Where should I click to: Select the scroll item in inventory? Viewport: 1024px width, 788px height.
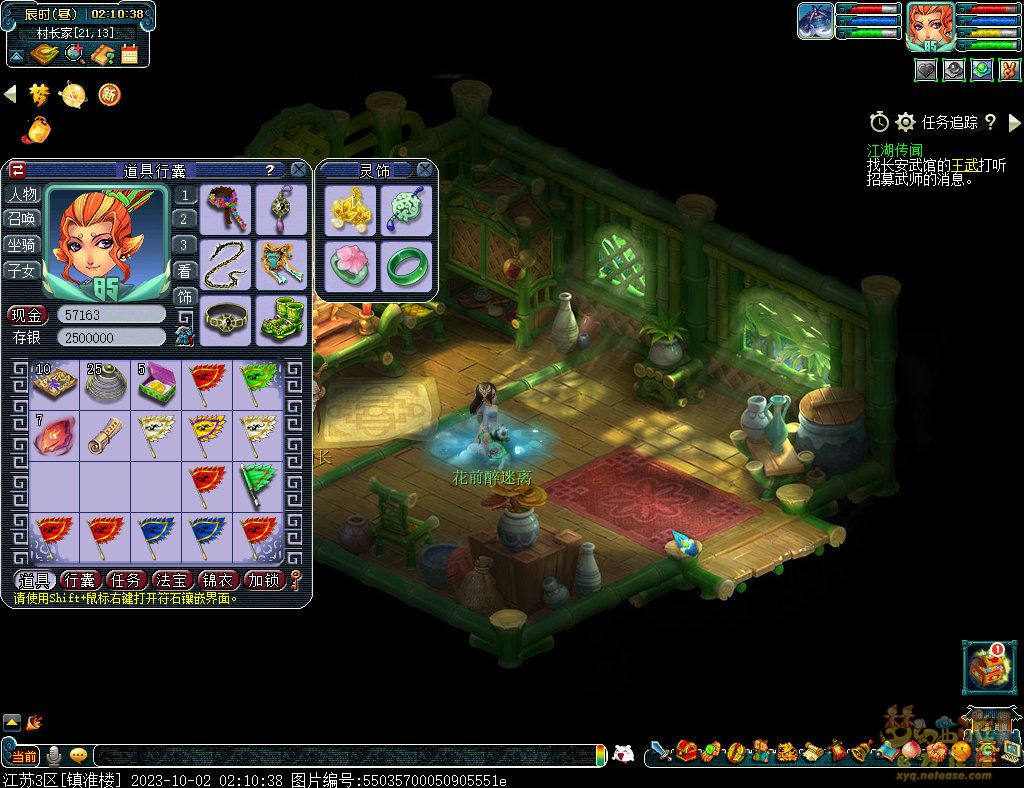(x=105, y=435)
